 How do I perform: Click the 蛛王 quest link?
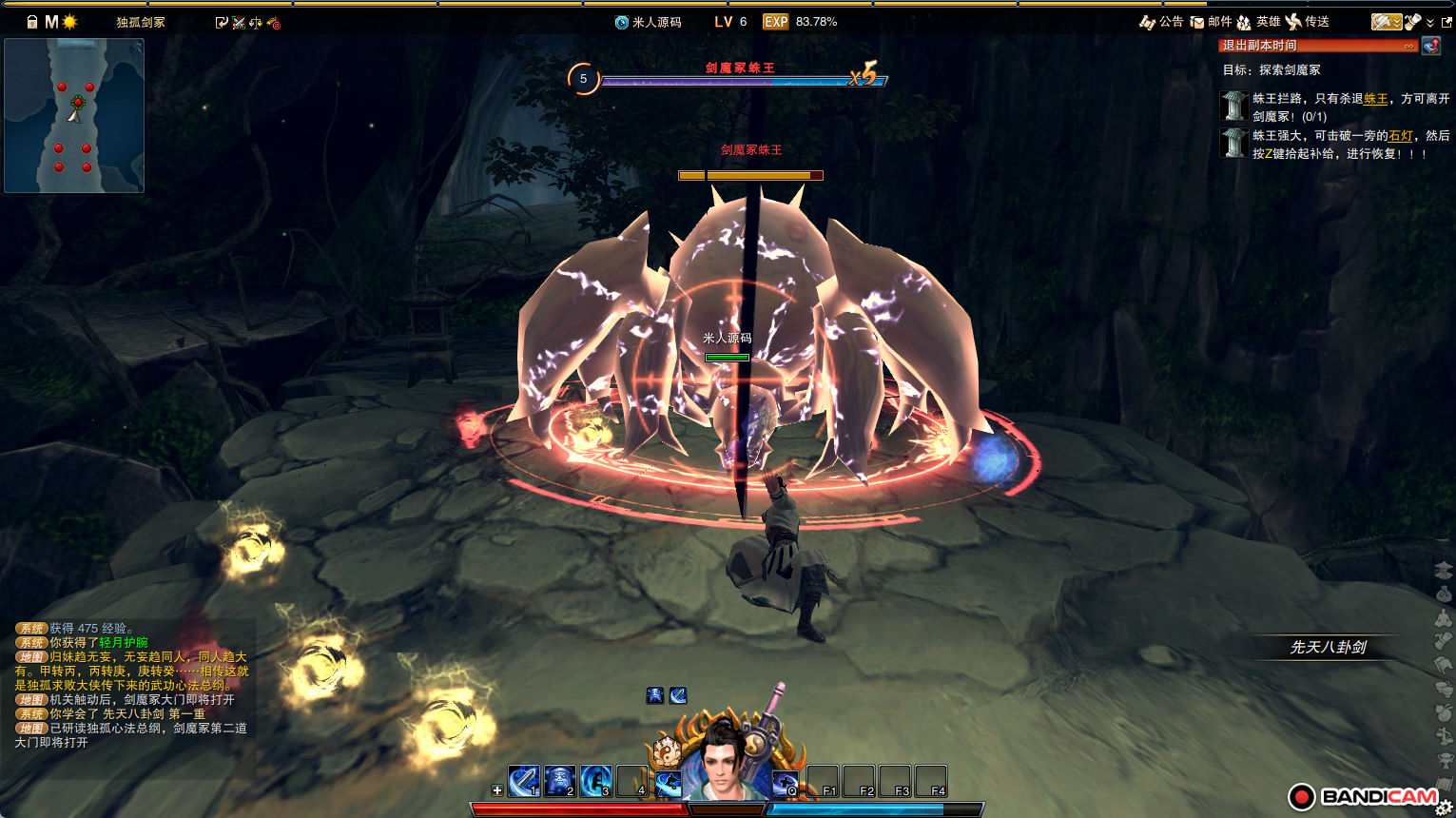1375,99
